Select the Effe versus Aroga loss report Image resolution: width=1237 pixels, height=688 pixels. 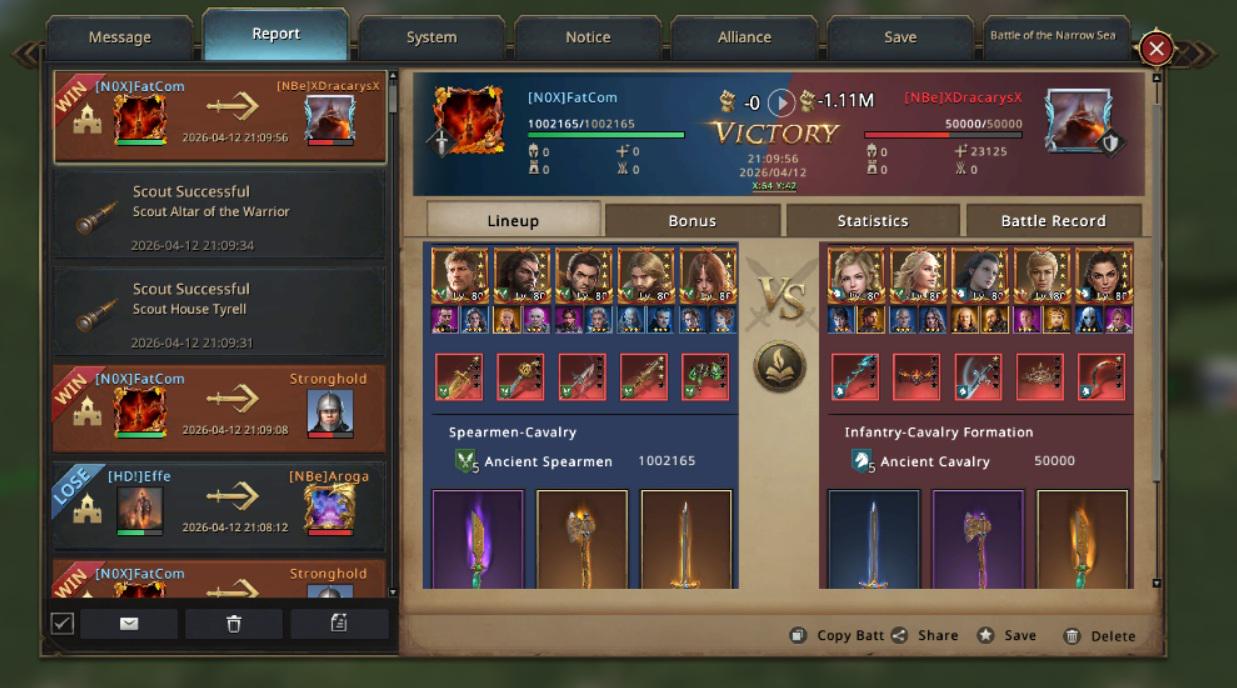(219, 506)
